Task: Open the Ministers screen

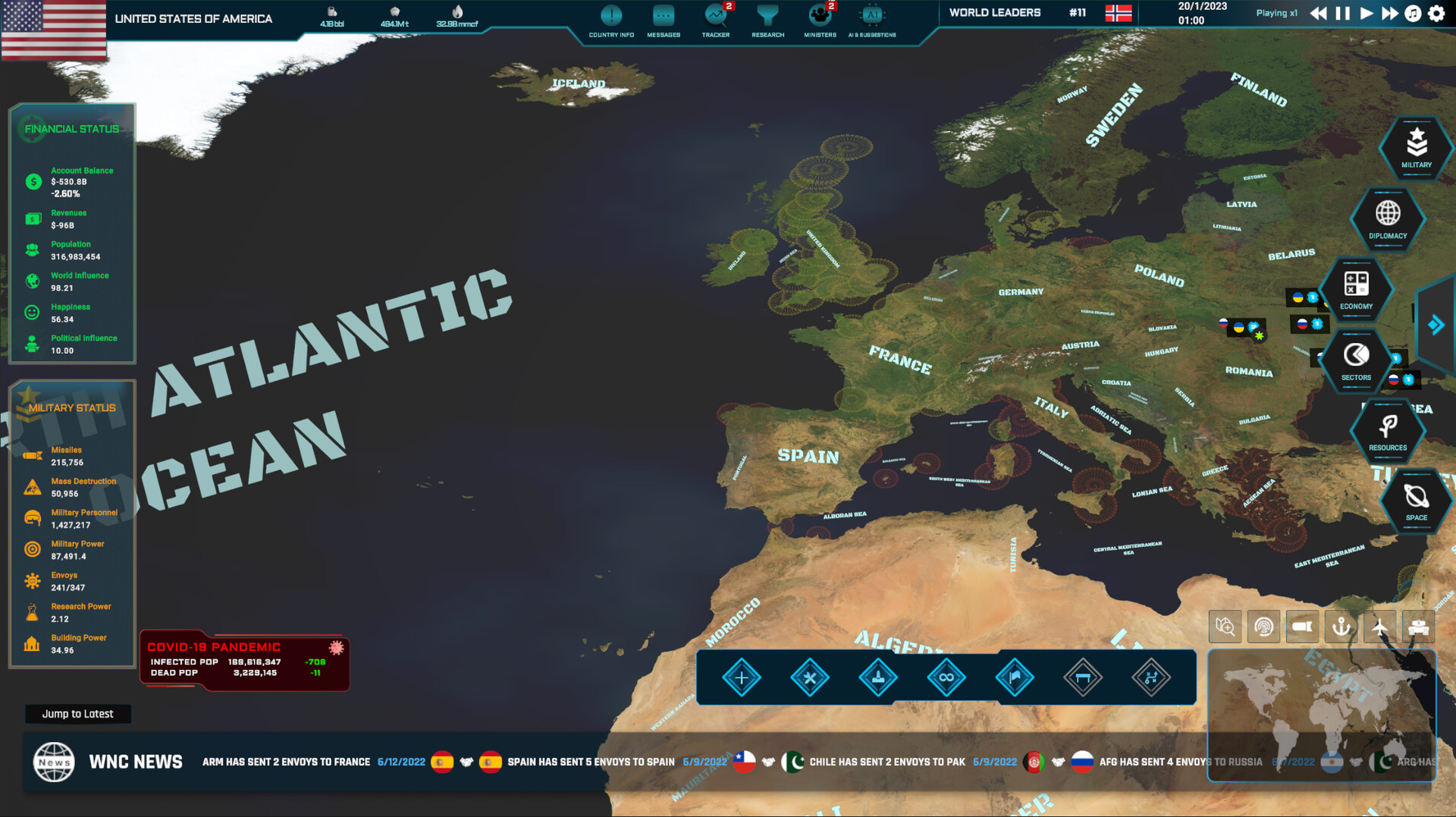Action: [x=819, y=19]
